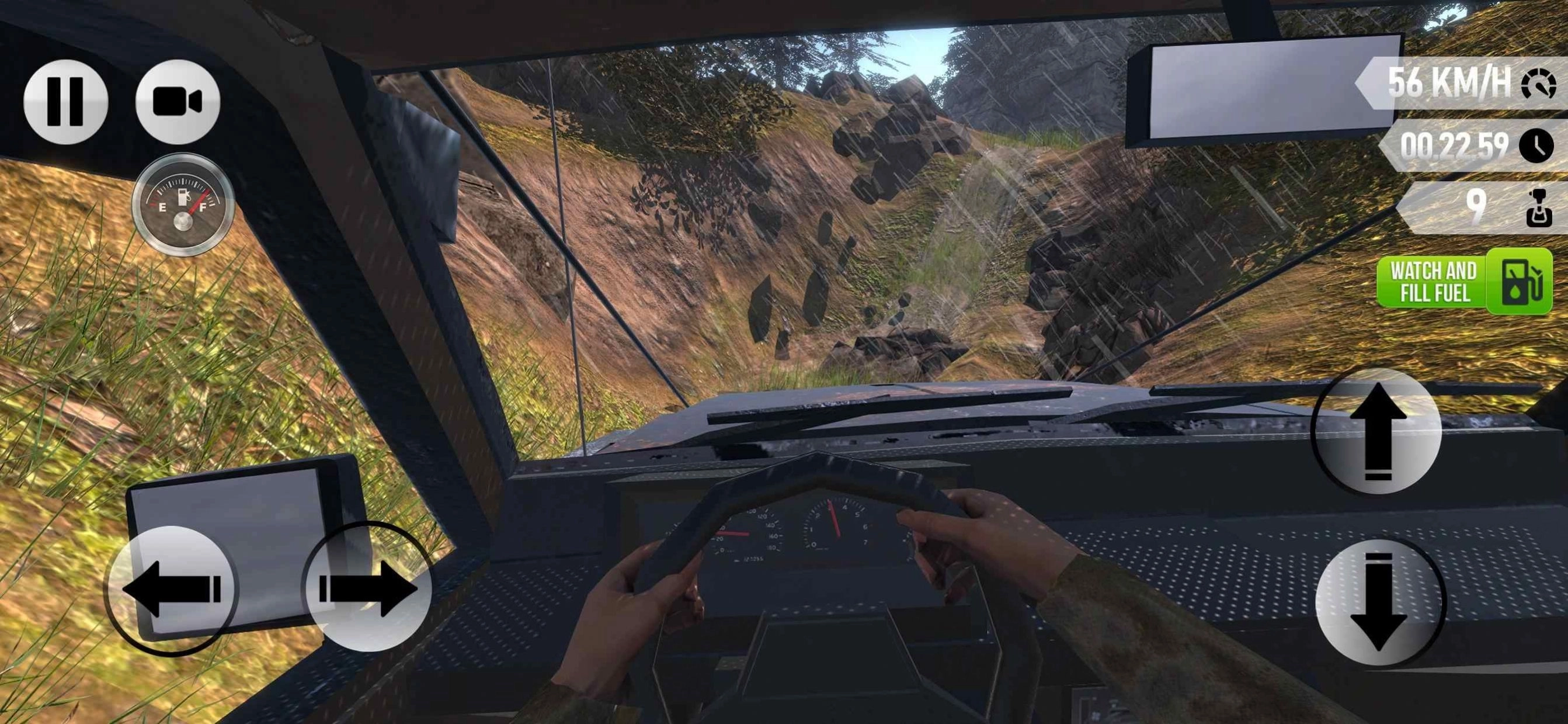Image resolution: width=1568 pixels, height=724 pixels.
Task: Switch the camera view
Action: [177, 102]
